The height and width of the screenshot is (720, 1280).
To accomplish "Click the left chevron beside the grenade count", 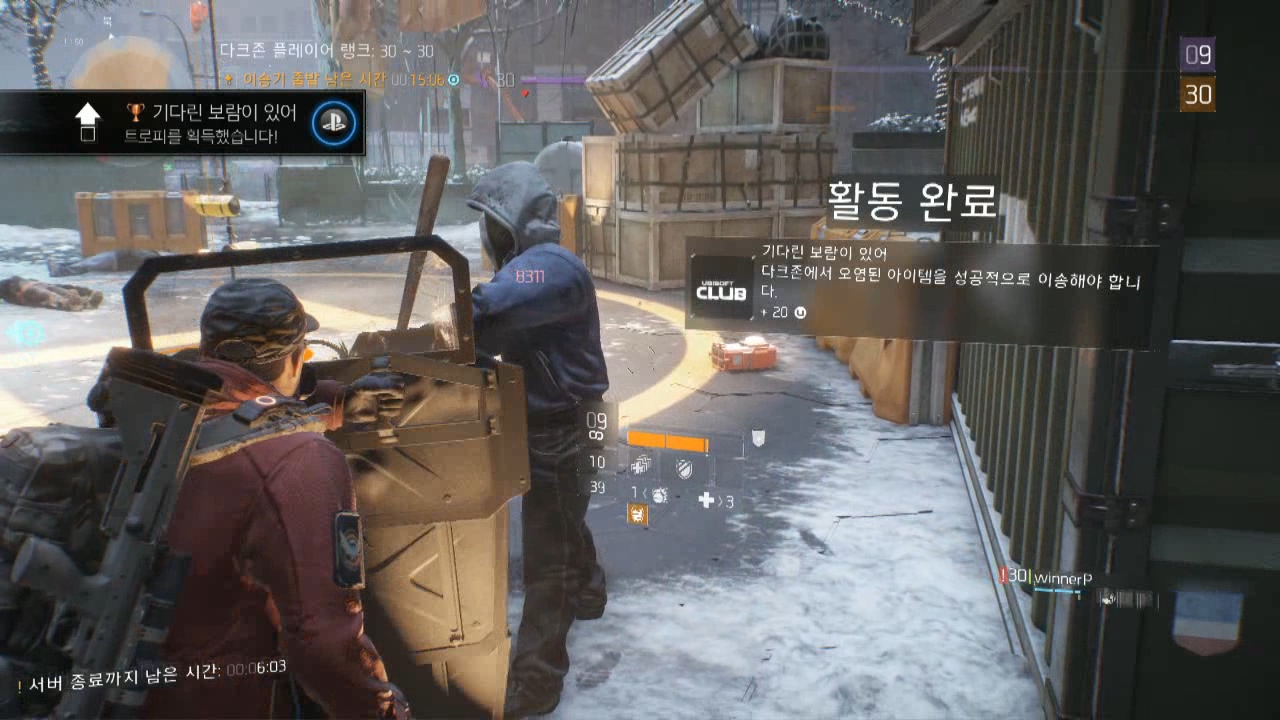I will click(644, 491).
